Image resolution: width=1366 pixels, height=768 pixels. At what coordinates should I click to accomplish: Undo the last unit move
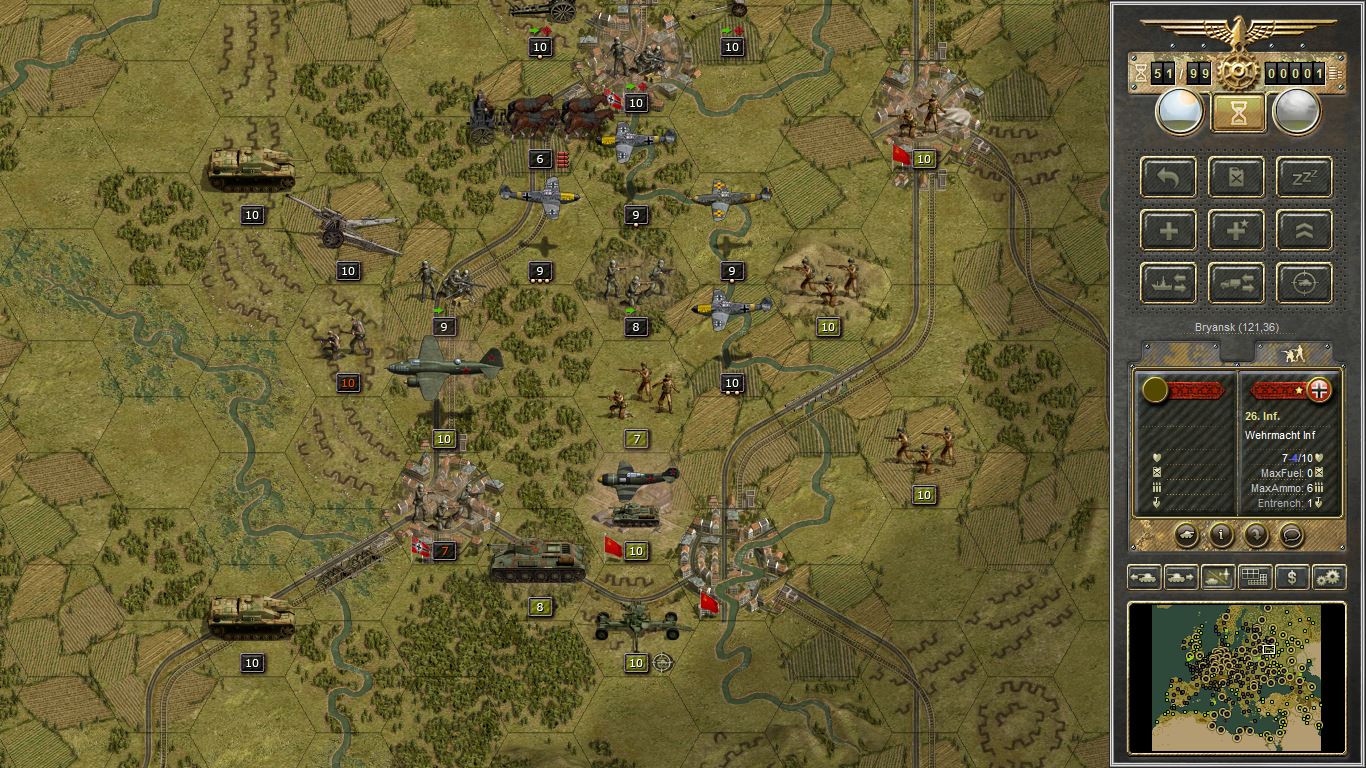click(x=1167, y=177)
